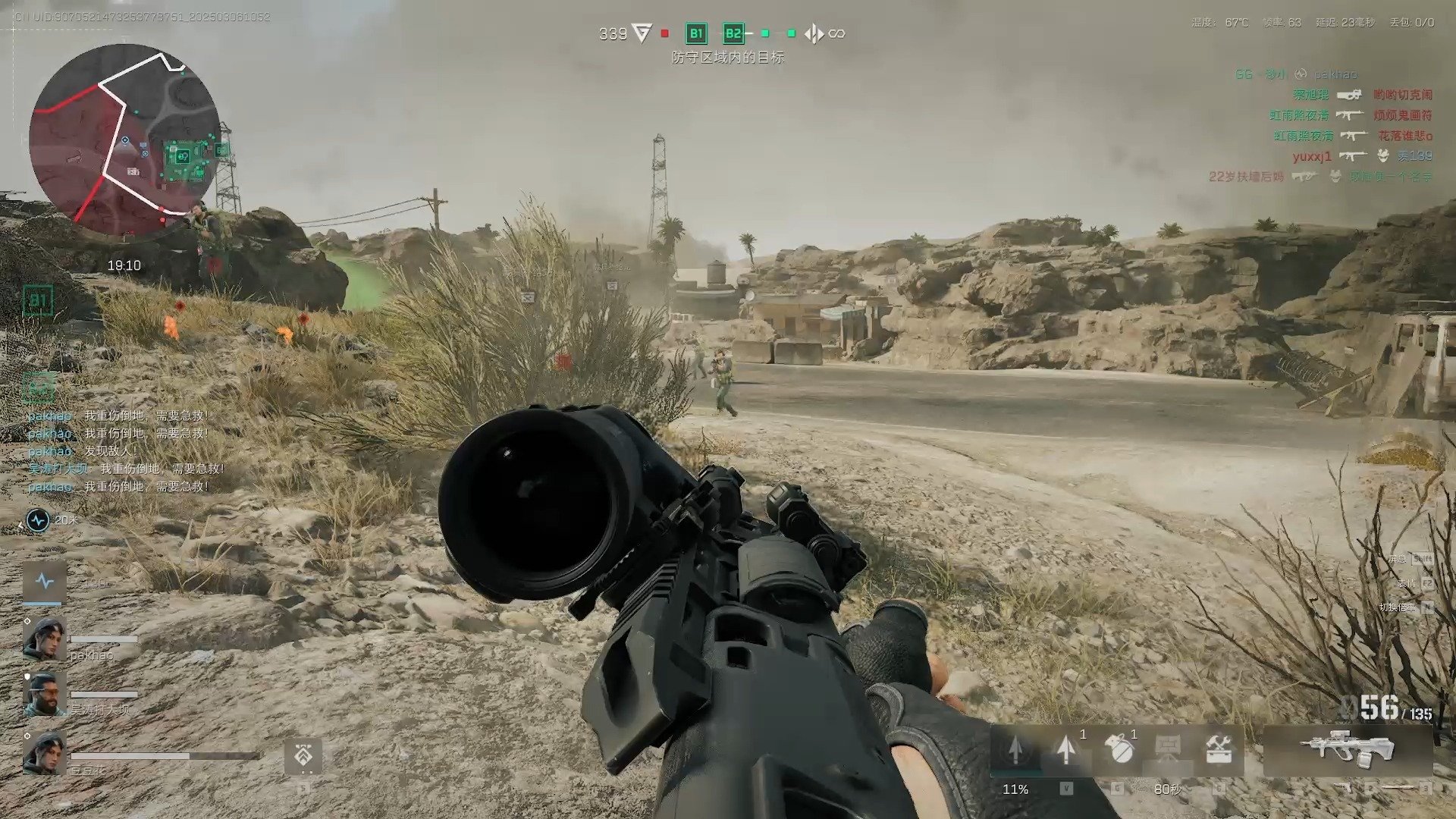This screenshot has height=819, width=1456.
Task: Activate the toolbox repair gadget icon
Action: (1218, 749)
